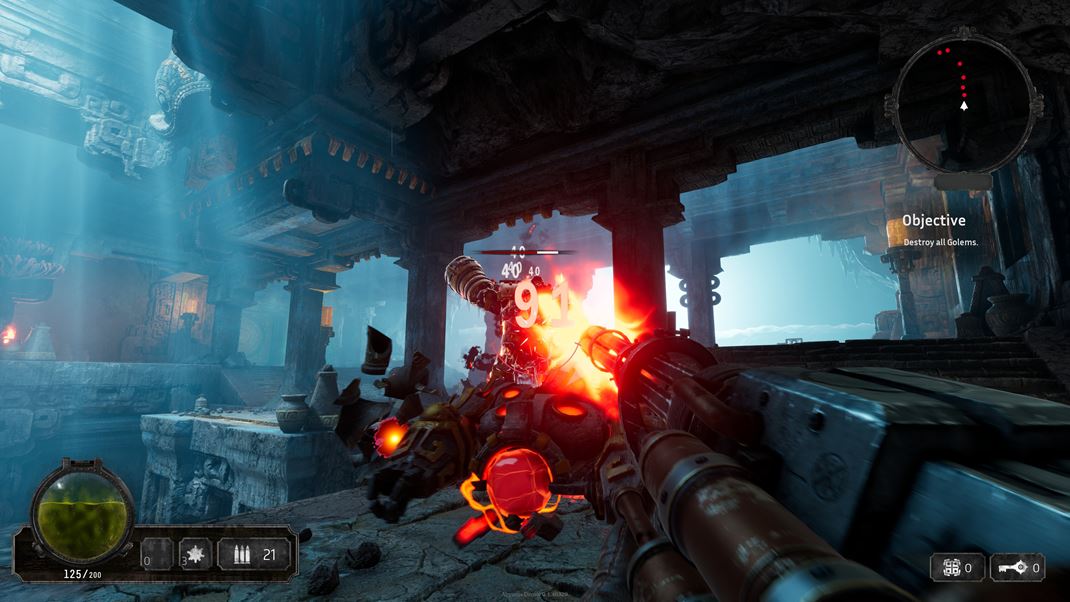Select the bullets ammo slot
Screen dimensions: 1070x602
[243, 553]
